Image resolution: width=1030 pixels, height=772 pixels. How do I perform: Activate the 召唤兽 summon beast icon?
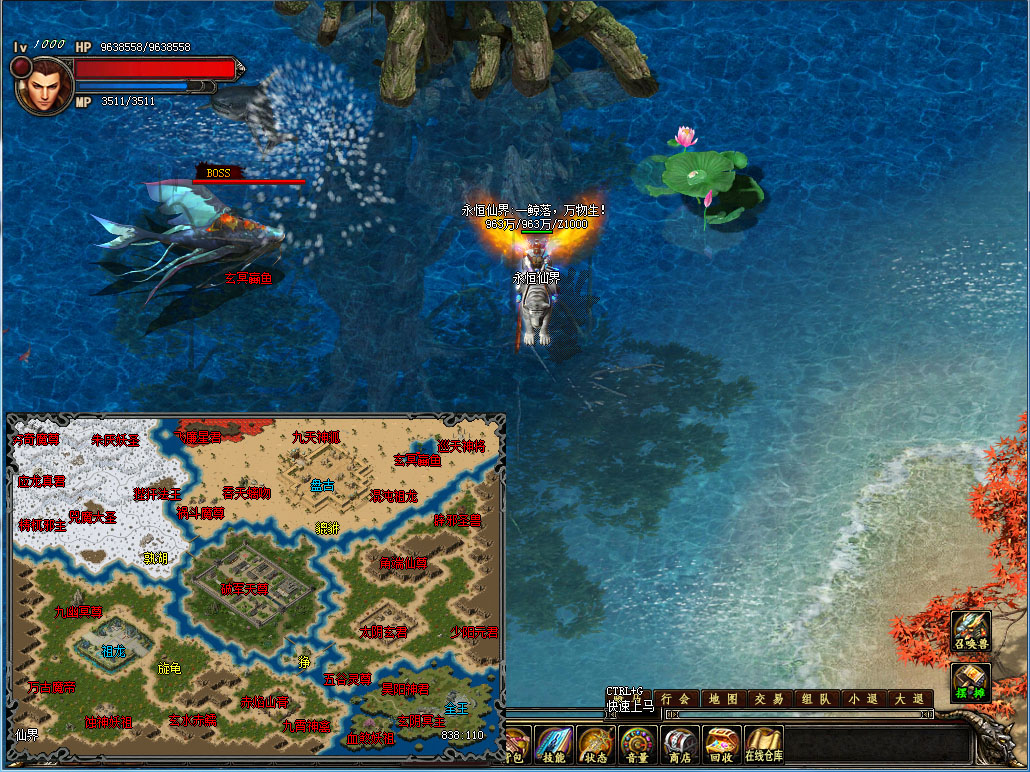tap(971, 631)
